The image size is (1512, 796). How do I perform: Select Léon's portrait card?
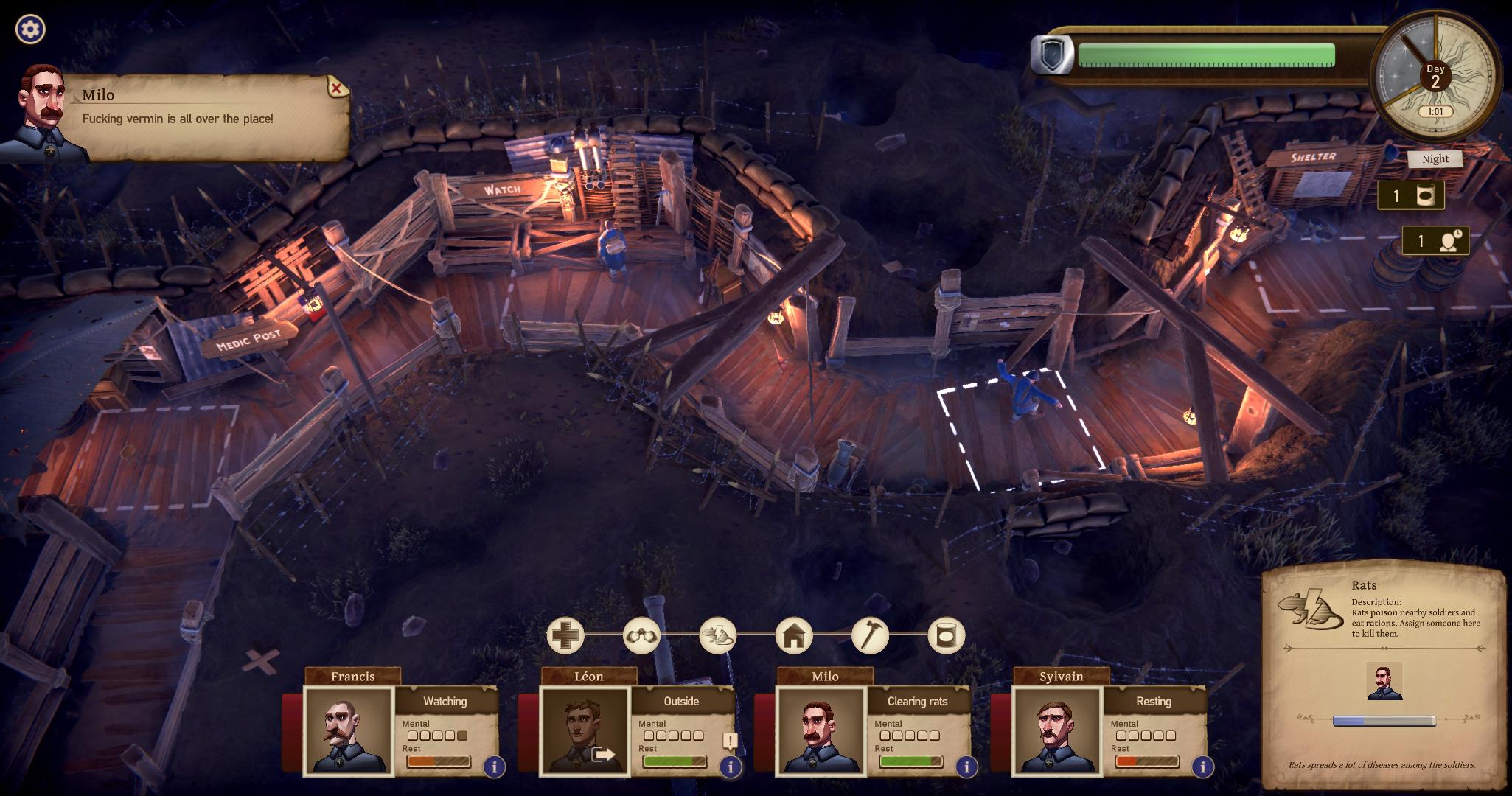(585, 730)
